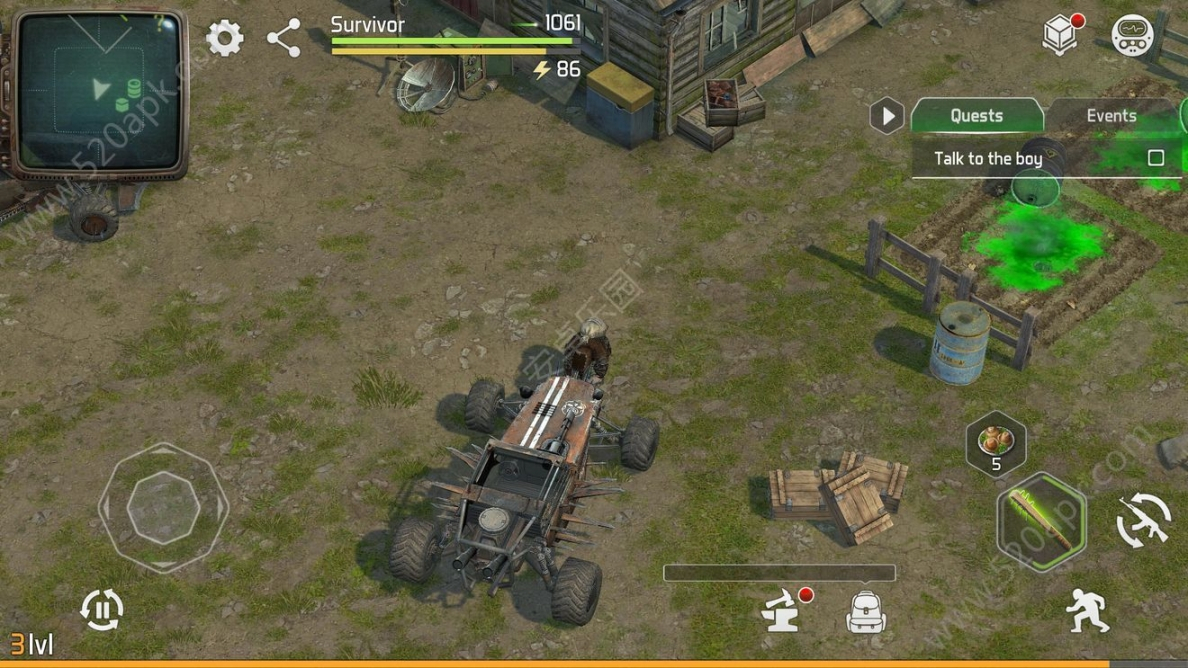The image size is (1188, 668).
Task: Open the settings gear menu
Action: point(225,39)
